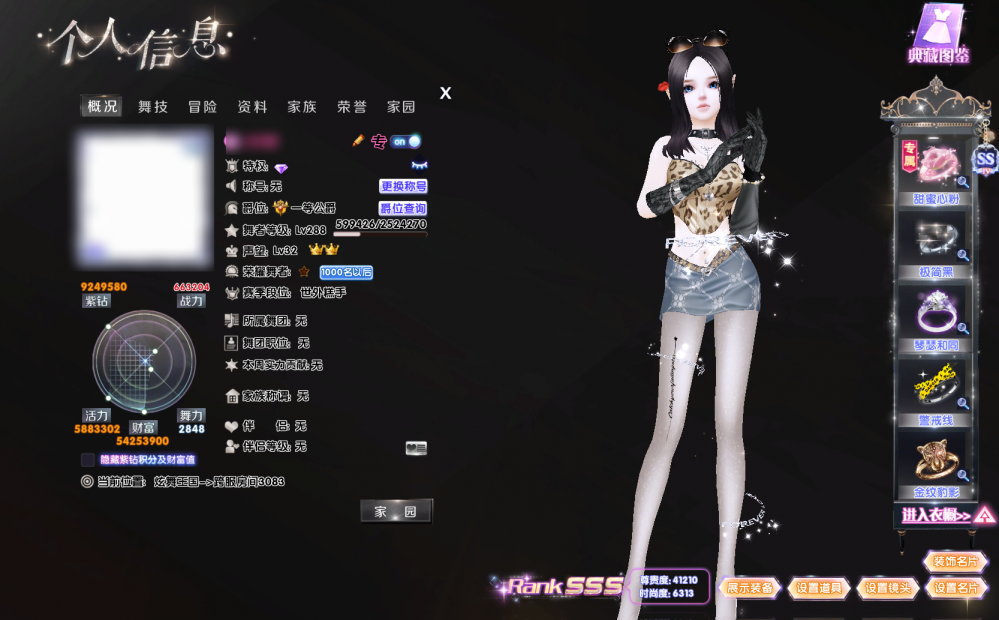Click the 家园 button below the profile
This screenshot has height=620, width=999.
point(396,512)
